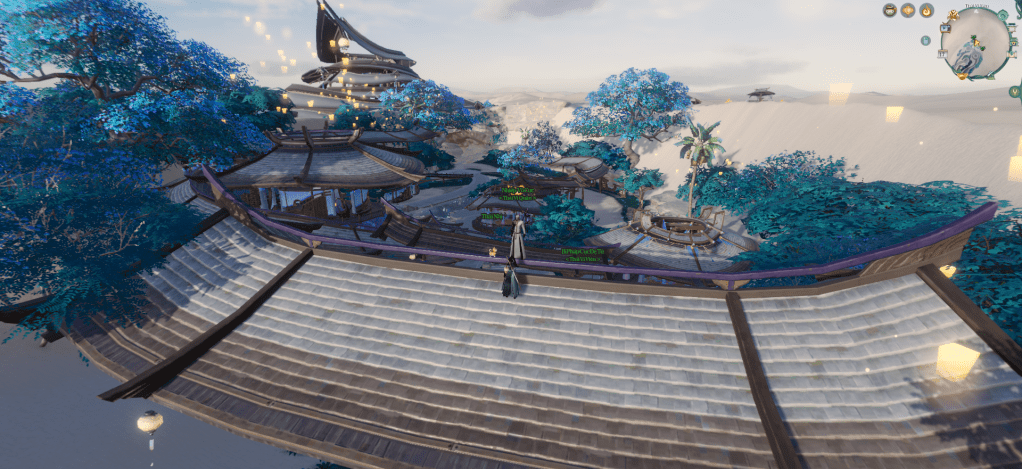Click the goggled cat face icon
The height and width of the screenshot is (469, 1022).
pyautogui.click(x=890, y=10)
